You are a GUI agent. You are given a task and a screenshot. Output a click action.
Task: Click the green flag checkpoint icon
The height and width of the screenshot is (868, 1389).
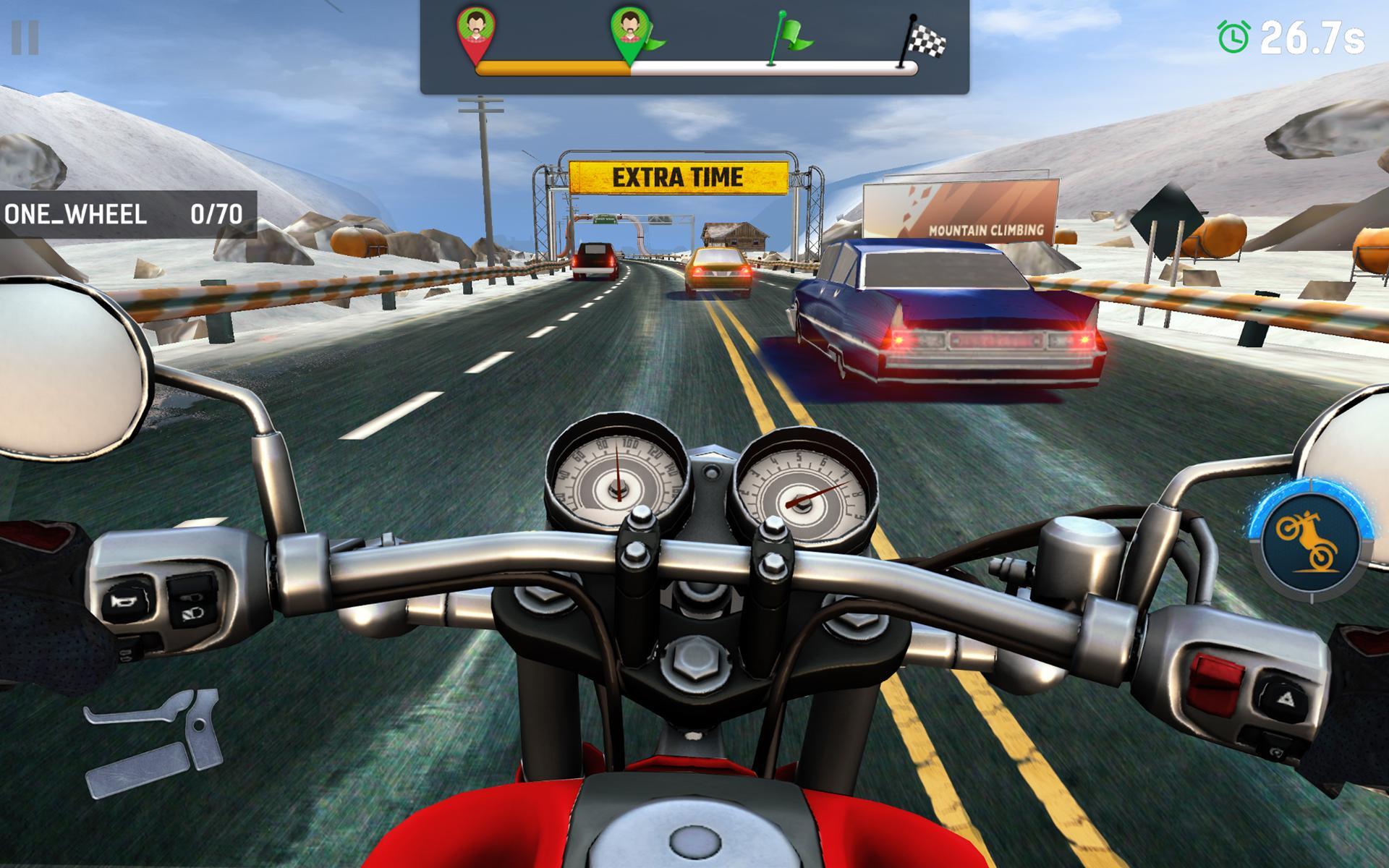coord(790,34)
